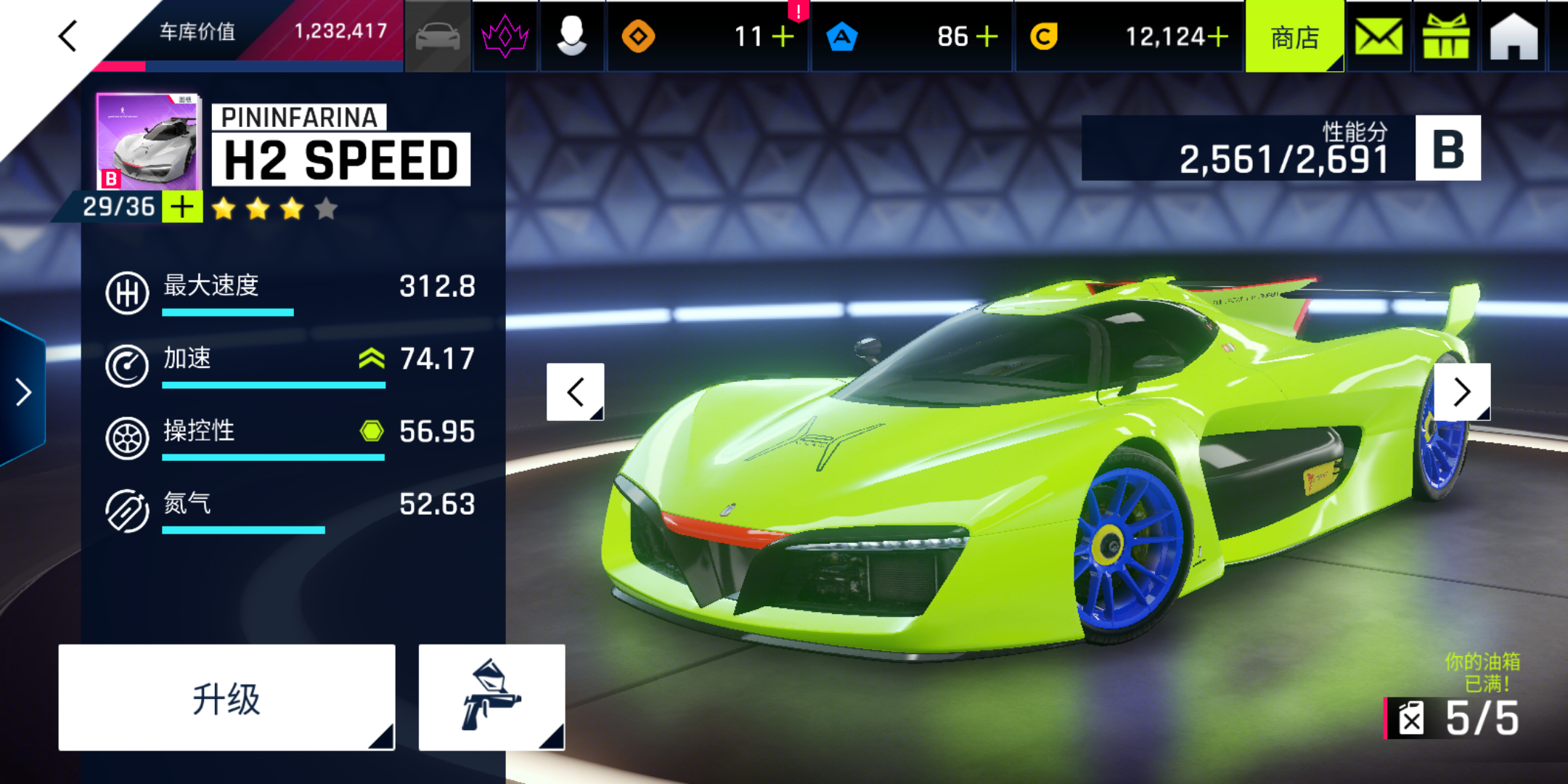Select the H2 Speed blueprint card
This screenshot has height=784, width=1568.
(147, 142)
